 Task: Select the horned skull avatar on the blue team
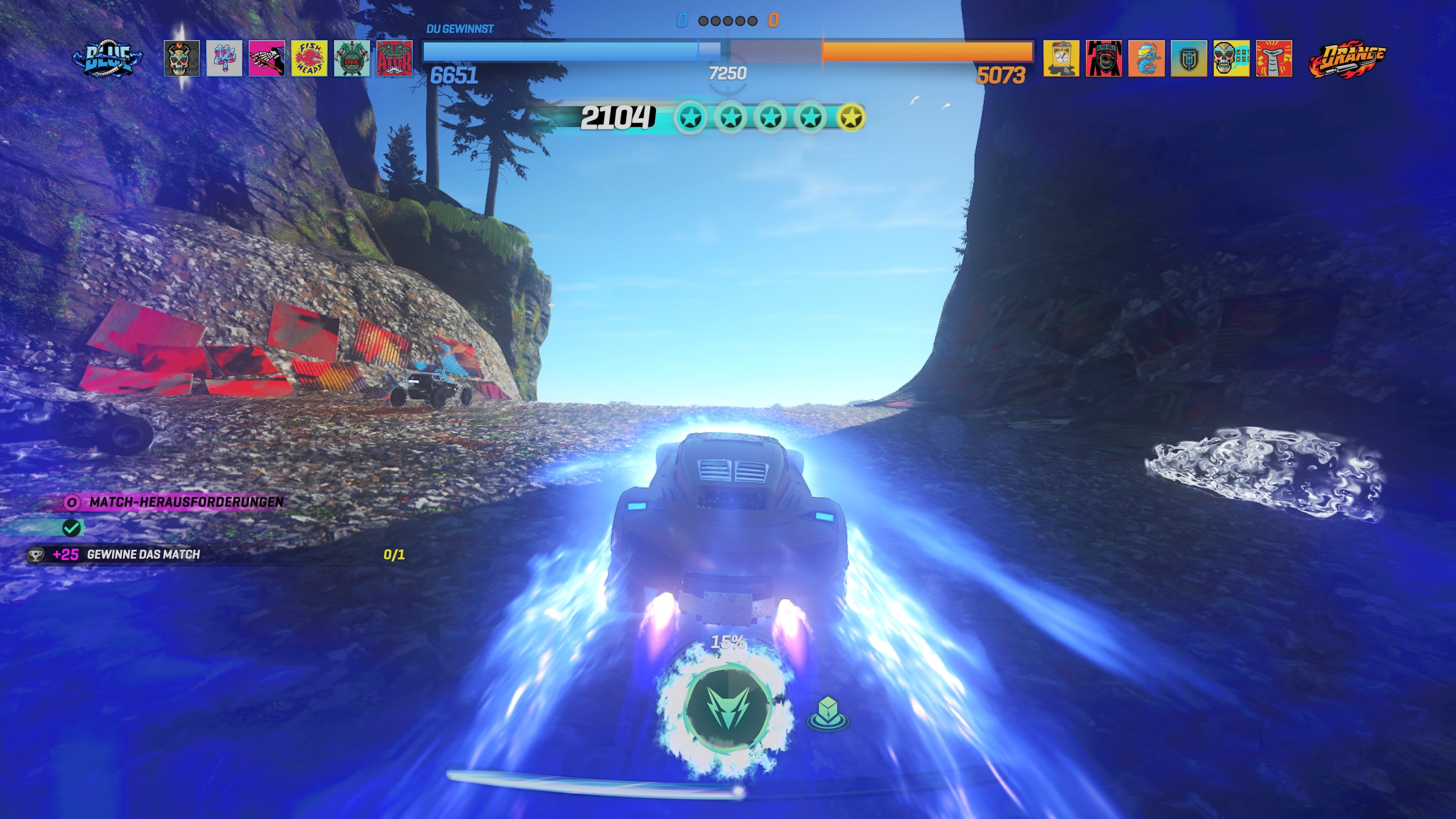tap(182, 60)
